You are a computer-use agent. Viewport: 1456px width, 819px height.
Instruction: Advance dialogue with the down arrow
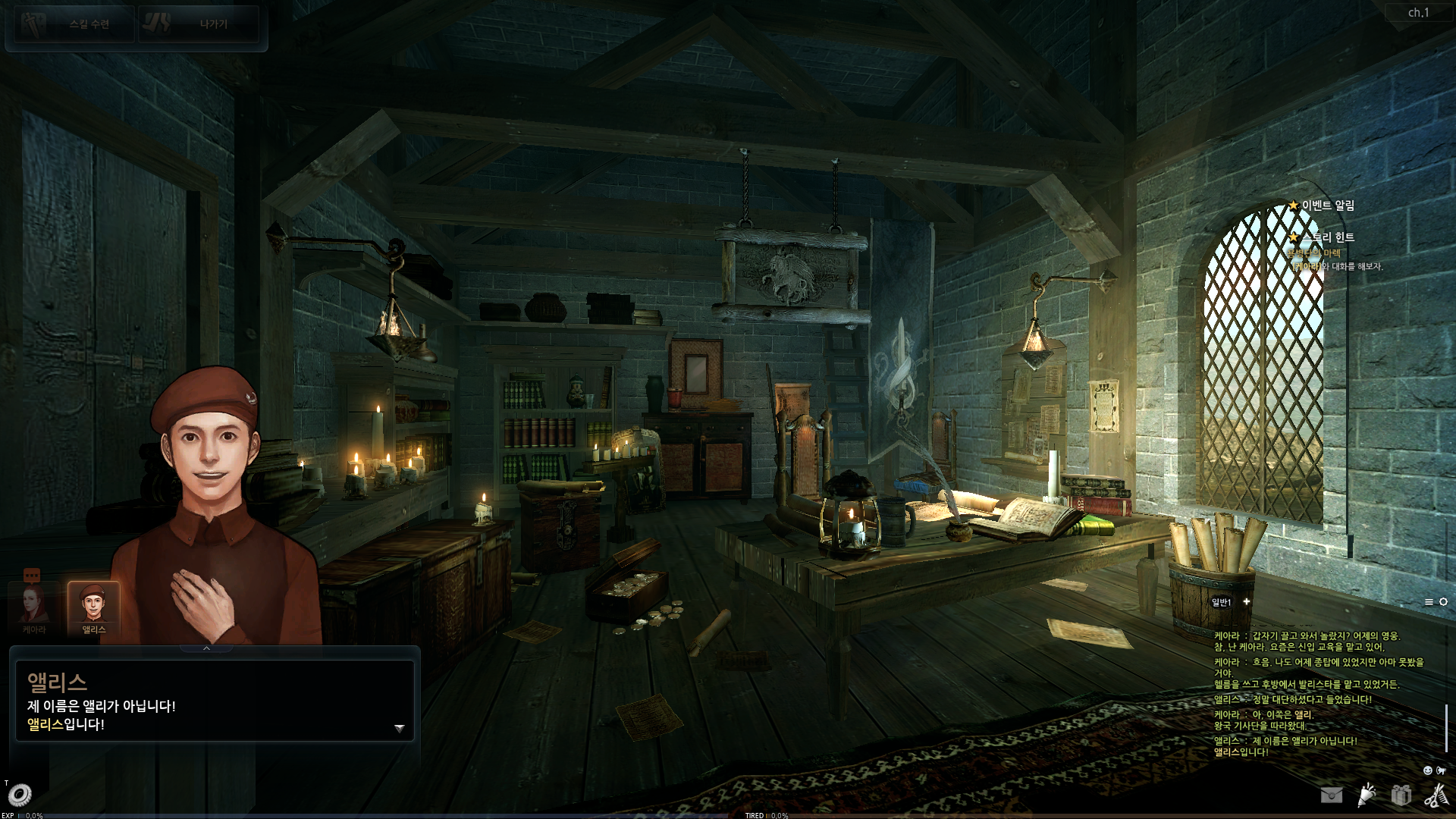click(x=400, y=728)
